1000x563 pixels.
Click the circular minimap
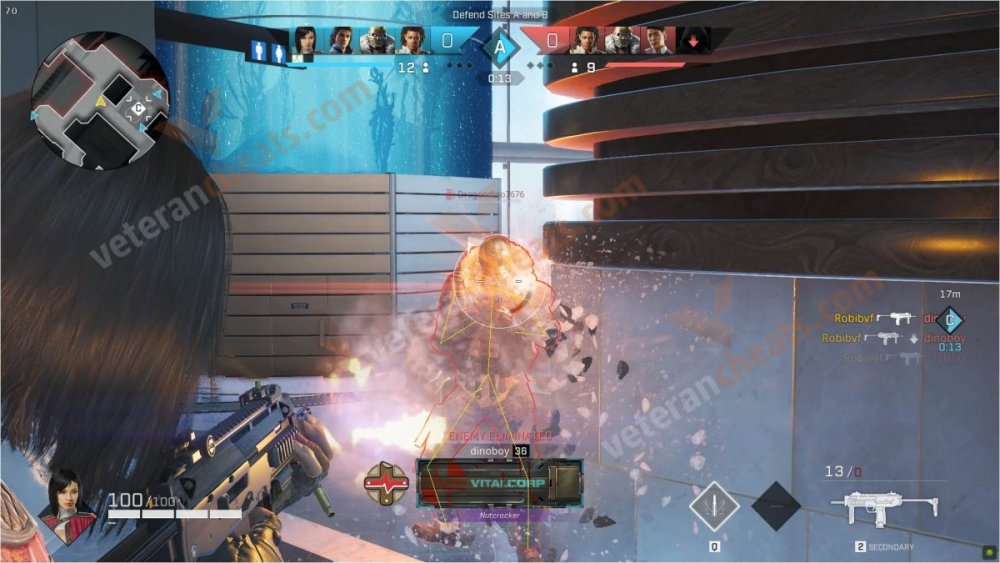pyautogui.click(x=99, y=101)
